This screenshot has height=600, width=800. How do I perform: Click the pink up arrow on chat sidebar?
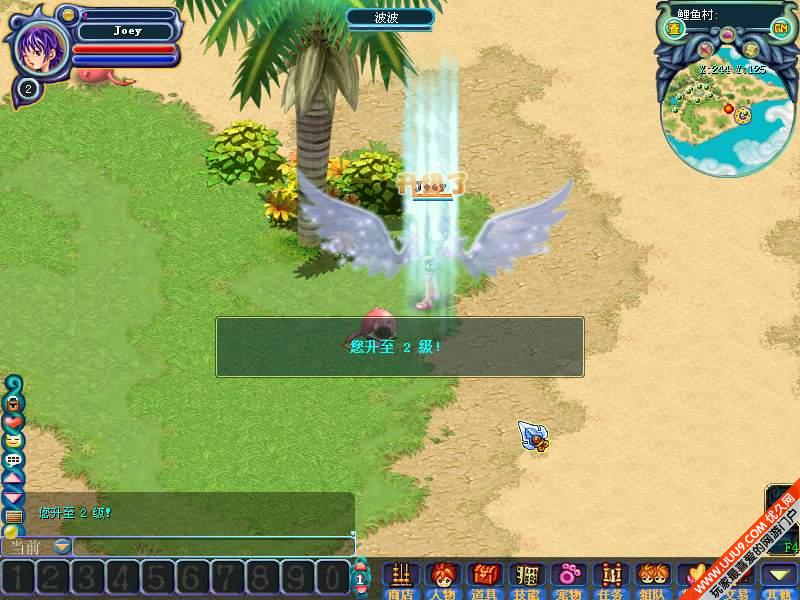tap(14, 478)
